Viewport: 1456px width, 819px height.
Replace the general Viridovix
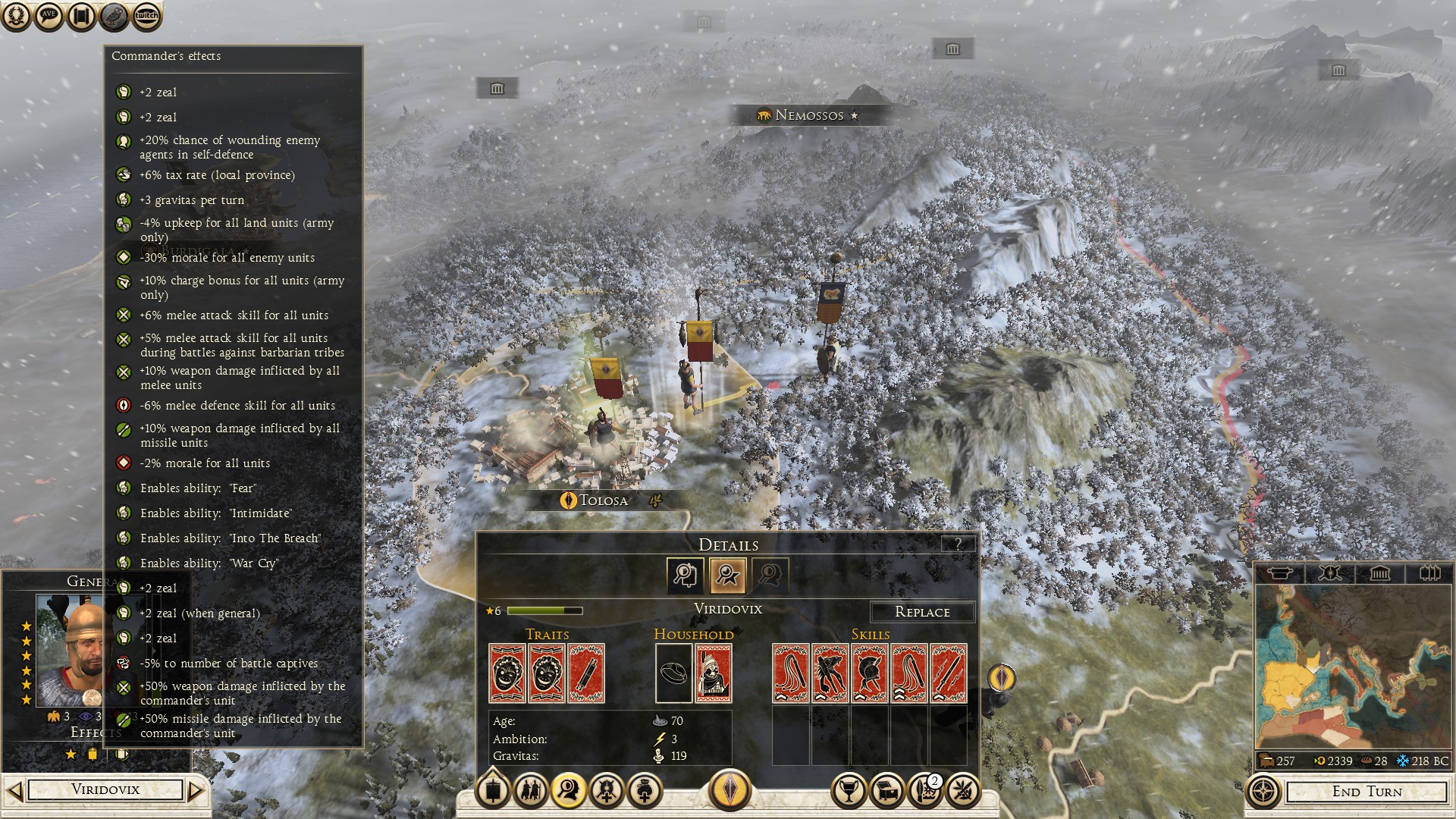coord(921,612)
